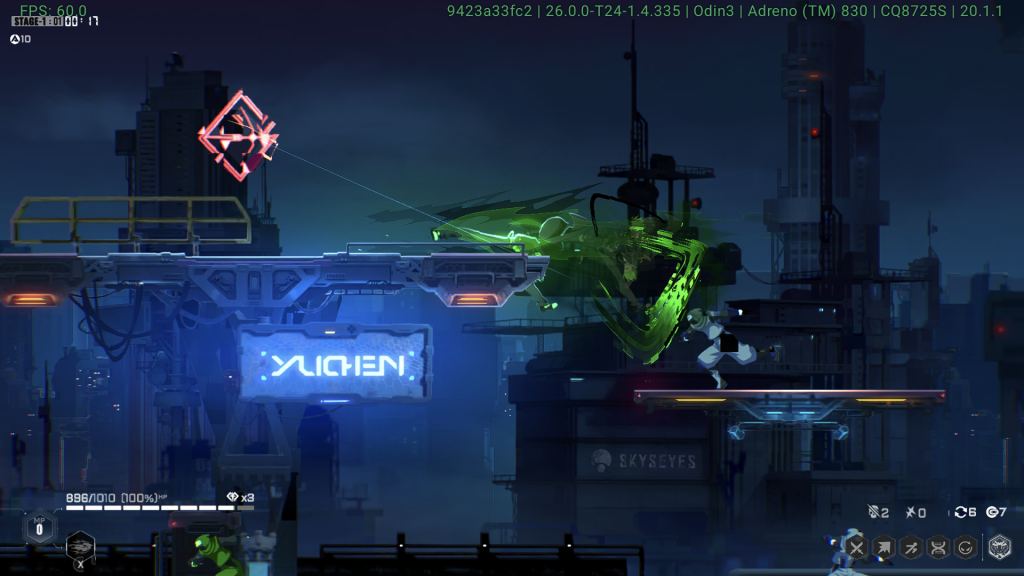Choose the DNA helix hexagon icon
Viewport: 1024px width, 576px height.
click(938, 547)
